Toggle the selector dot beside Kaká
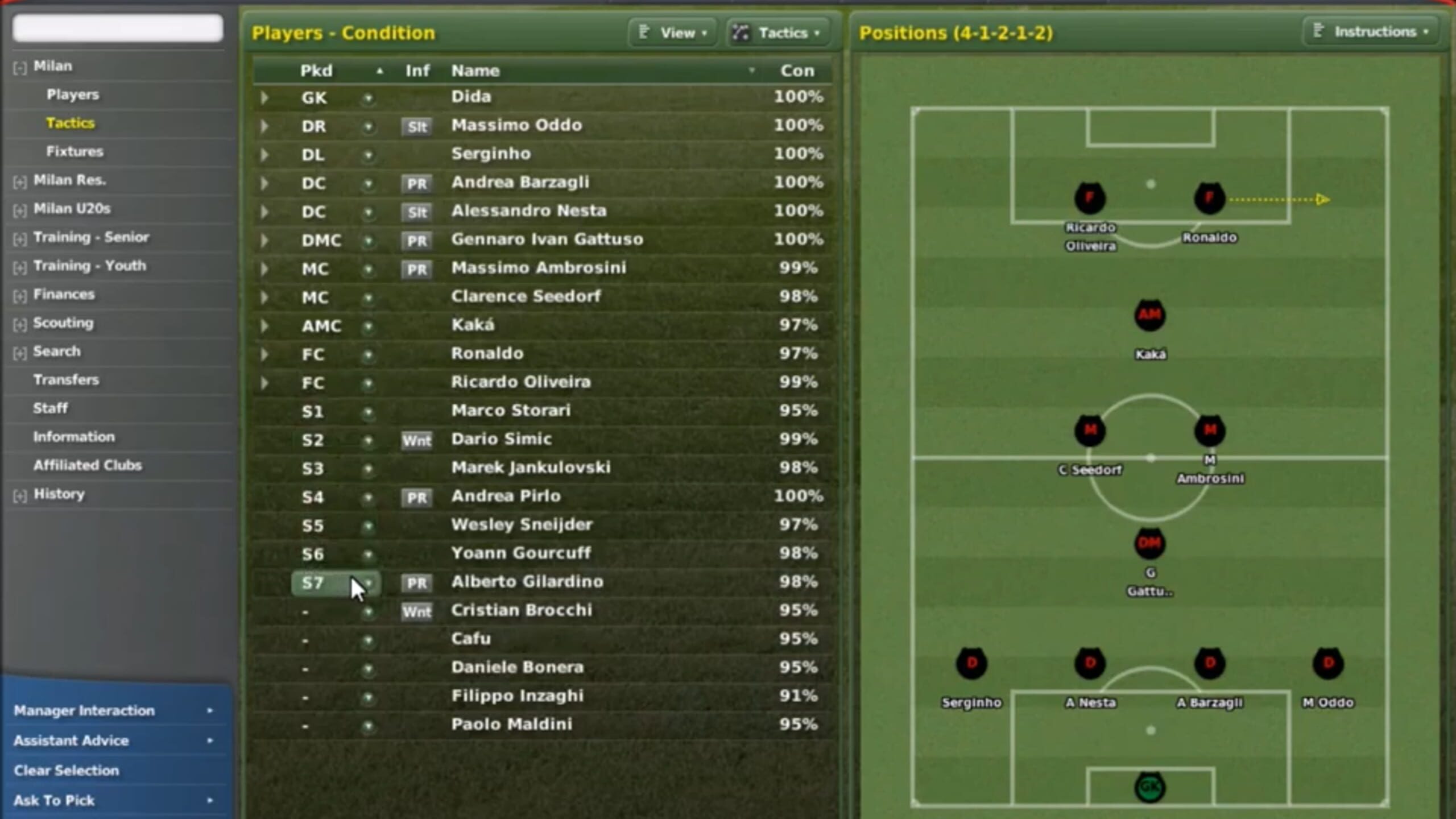 coord(369,326)
